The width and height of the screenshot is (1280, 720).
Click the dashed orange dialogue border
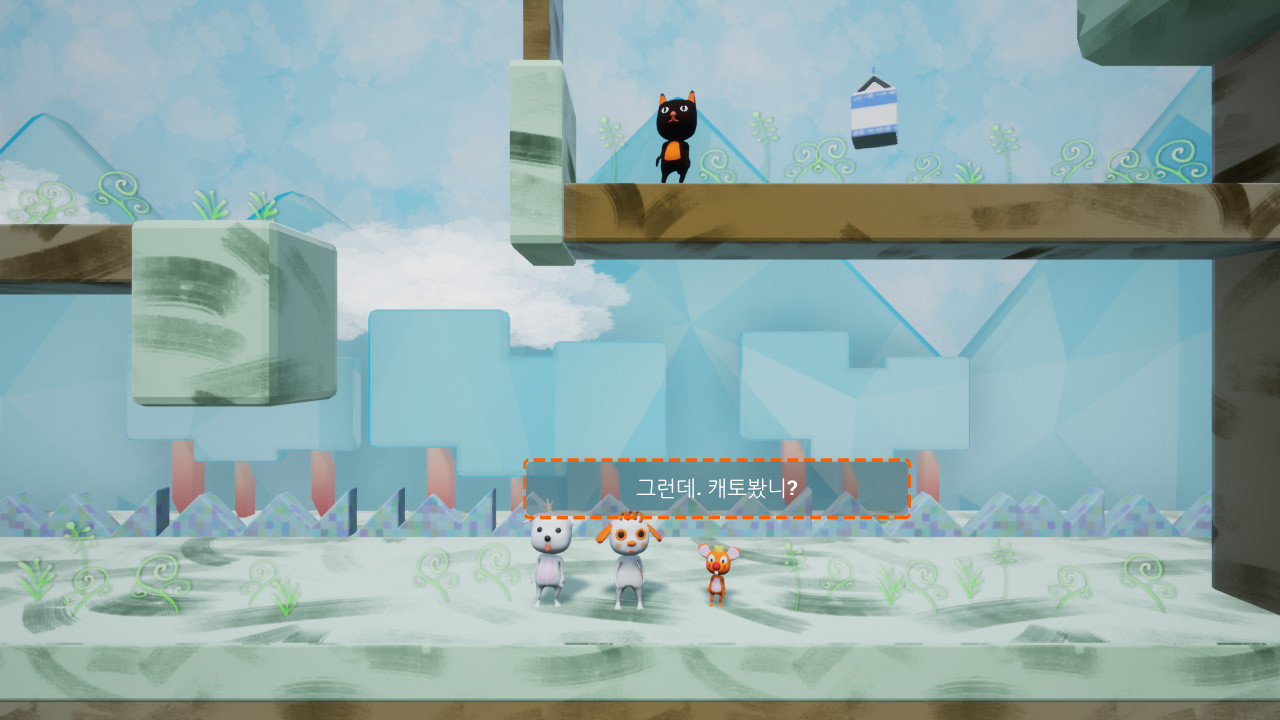coord(717,458)
